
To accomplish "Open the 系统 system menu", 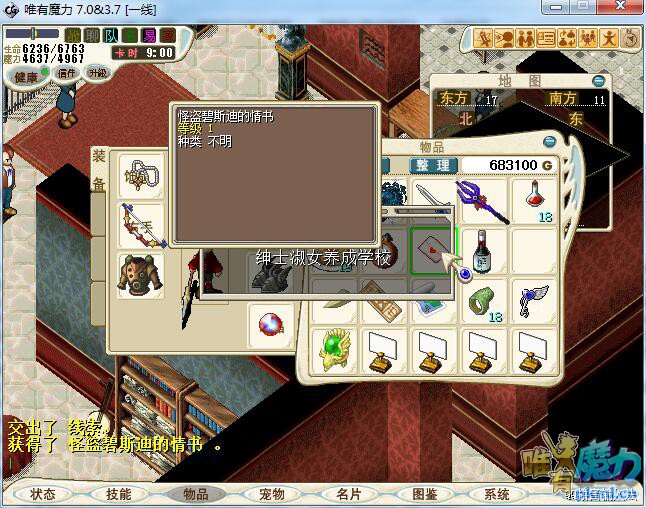I will (x=497, y=494).
